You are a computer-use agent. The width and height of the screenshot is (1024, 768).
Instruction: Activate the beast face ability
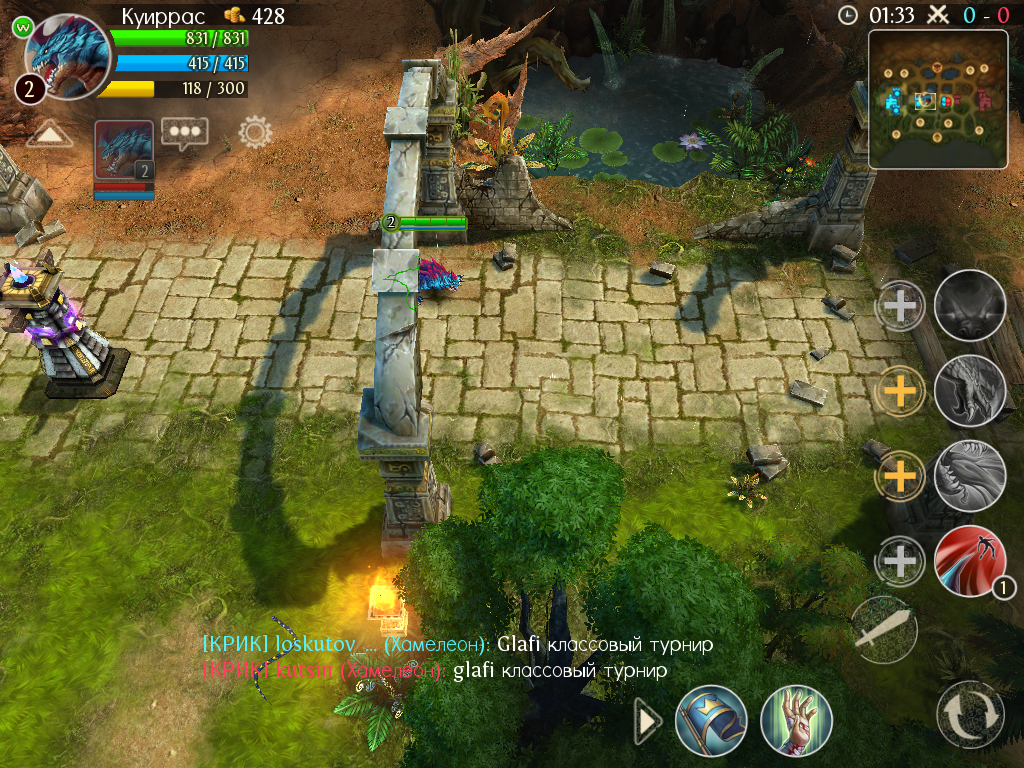point(969,305)
